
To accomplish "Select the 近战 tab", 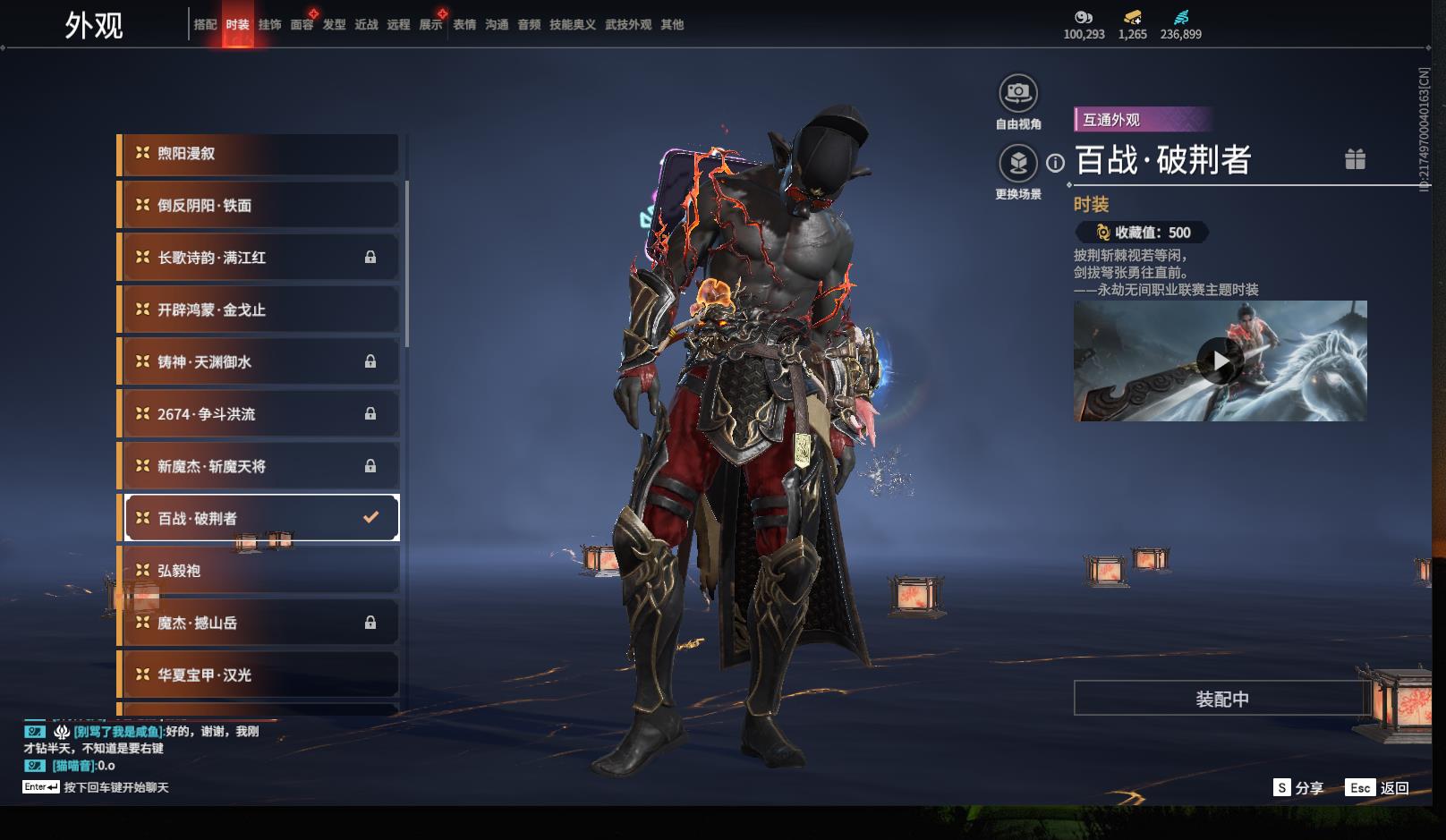I will pos(366,25).
